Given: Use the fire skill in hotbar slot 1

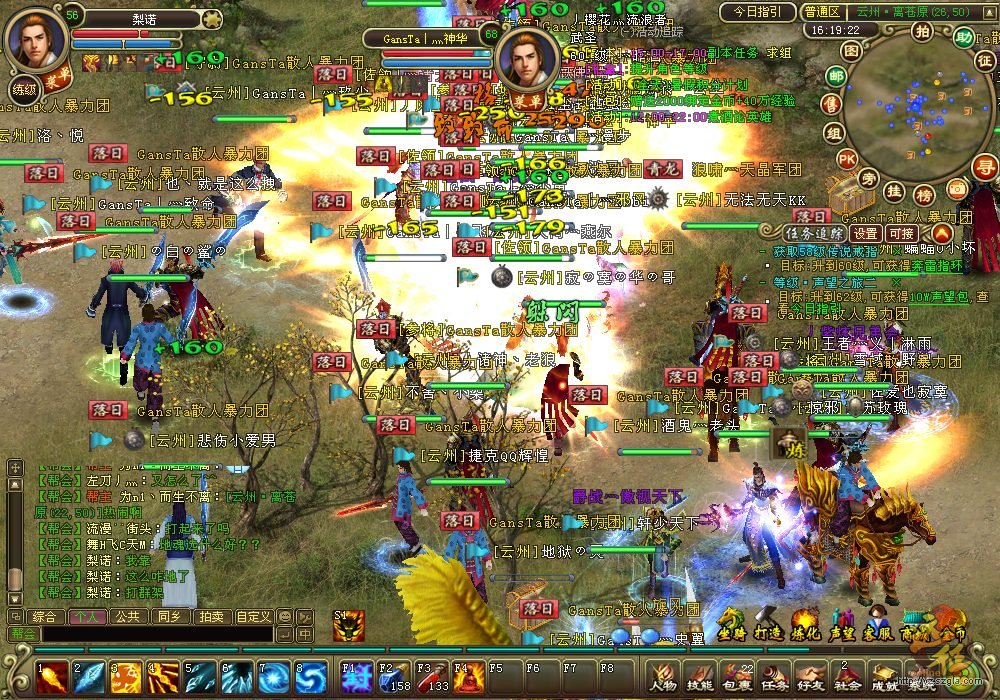Looking at the screenshot, I should [52, 677].
